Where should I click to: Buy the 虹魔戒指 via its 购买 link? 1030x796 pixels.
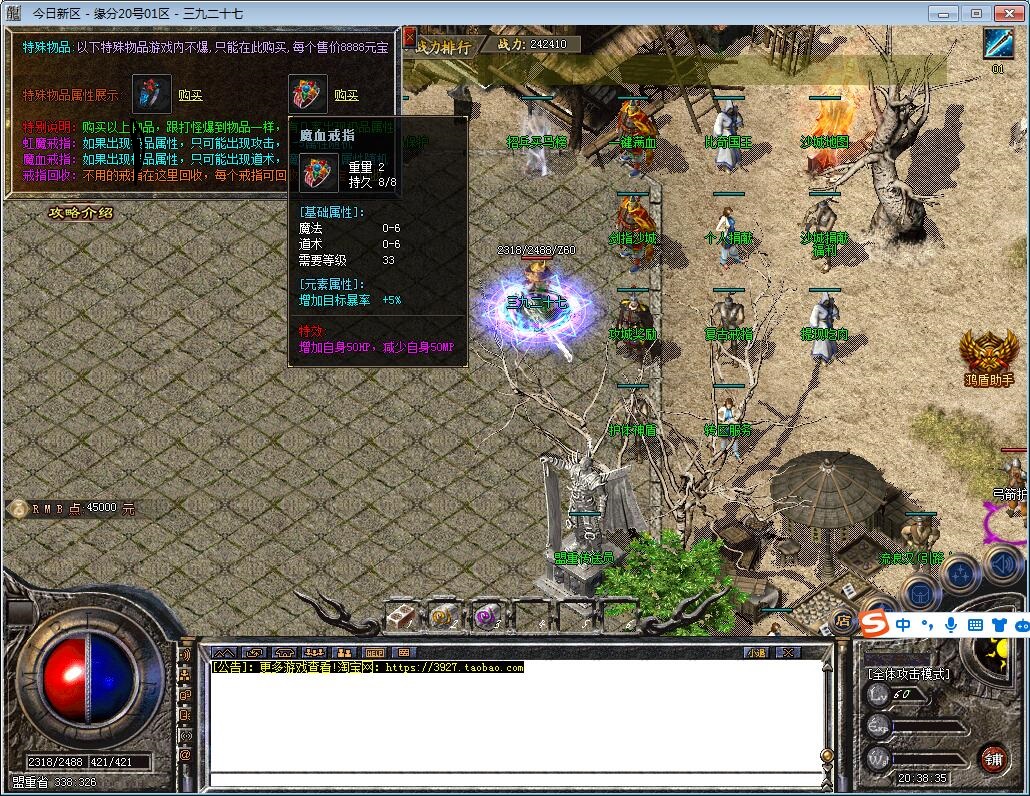tap(190, 95)
